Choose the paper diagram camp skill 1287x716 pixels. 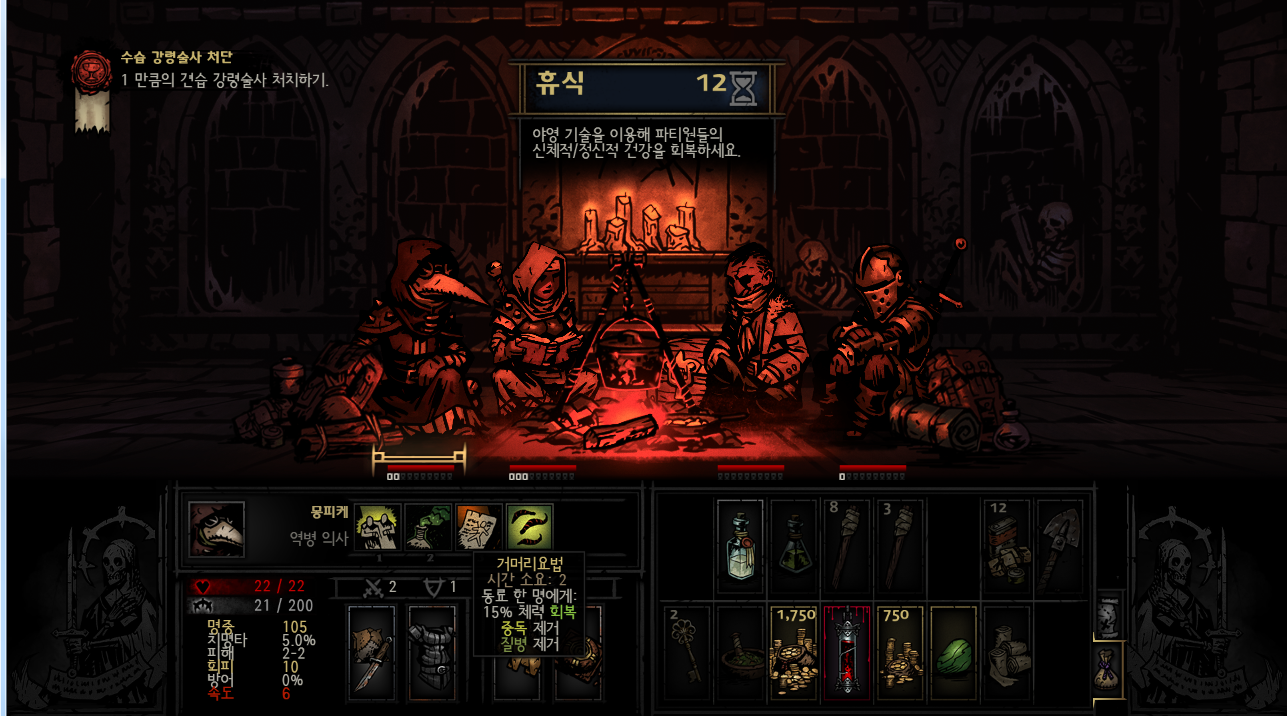pos(479,526)
